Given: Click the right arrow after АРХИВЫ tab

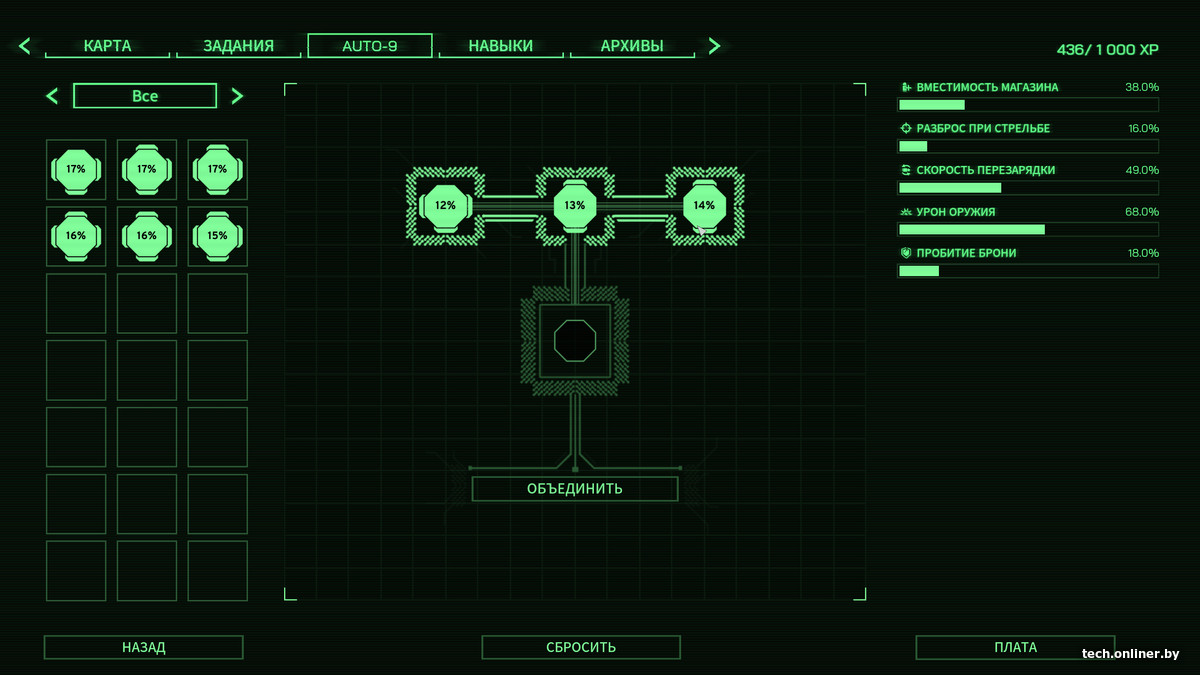Looking at the screenshot, I should pyautogui.click(x=714, y=46).
